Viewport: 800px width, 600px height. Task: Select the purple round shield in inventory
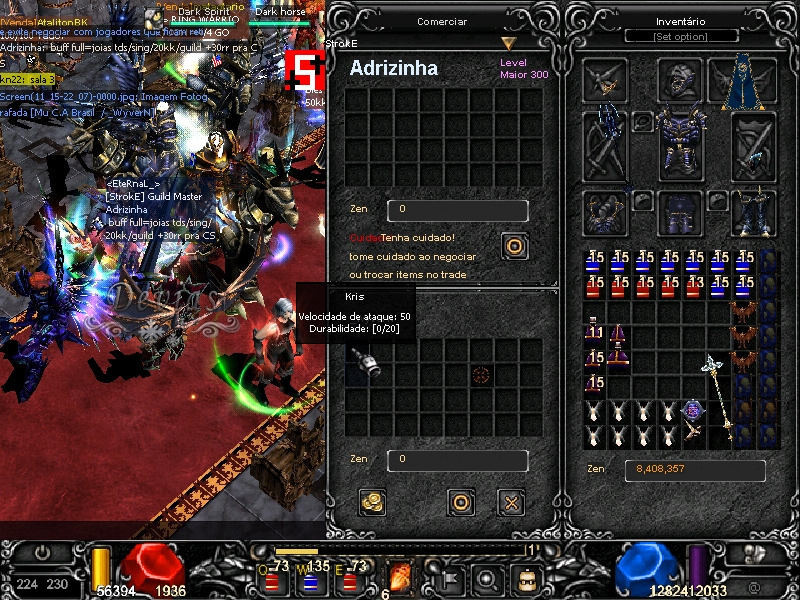694,411
